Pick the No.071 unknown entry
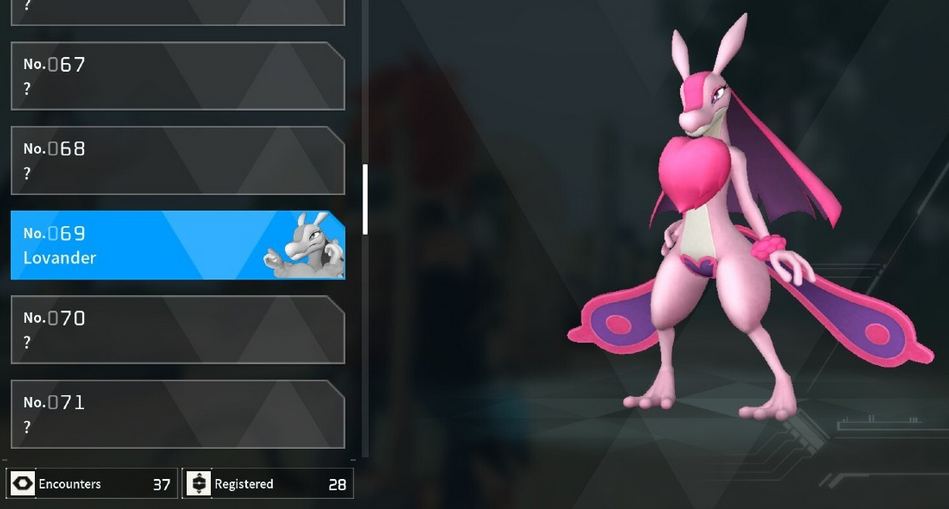This screenshot has height=509, width=949. coord(177,414)
